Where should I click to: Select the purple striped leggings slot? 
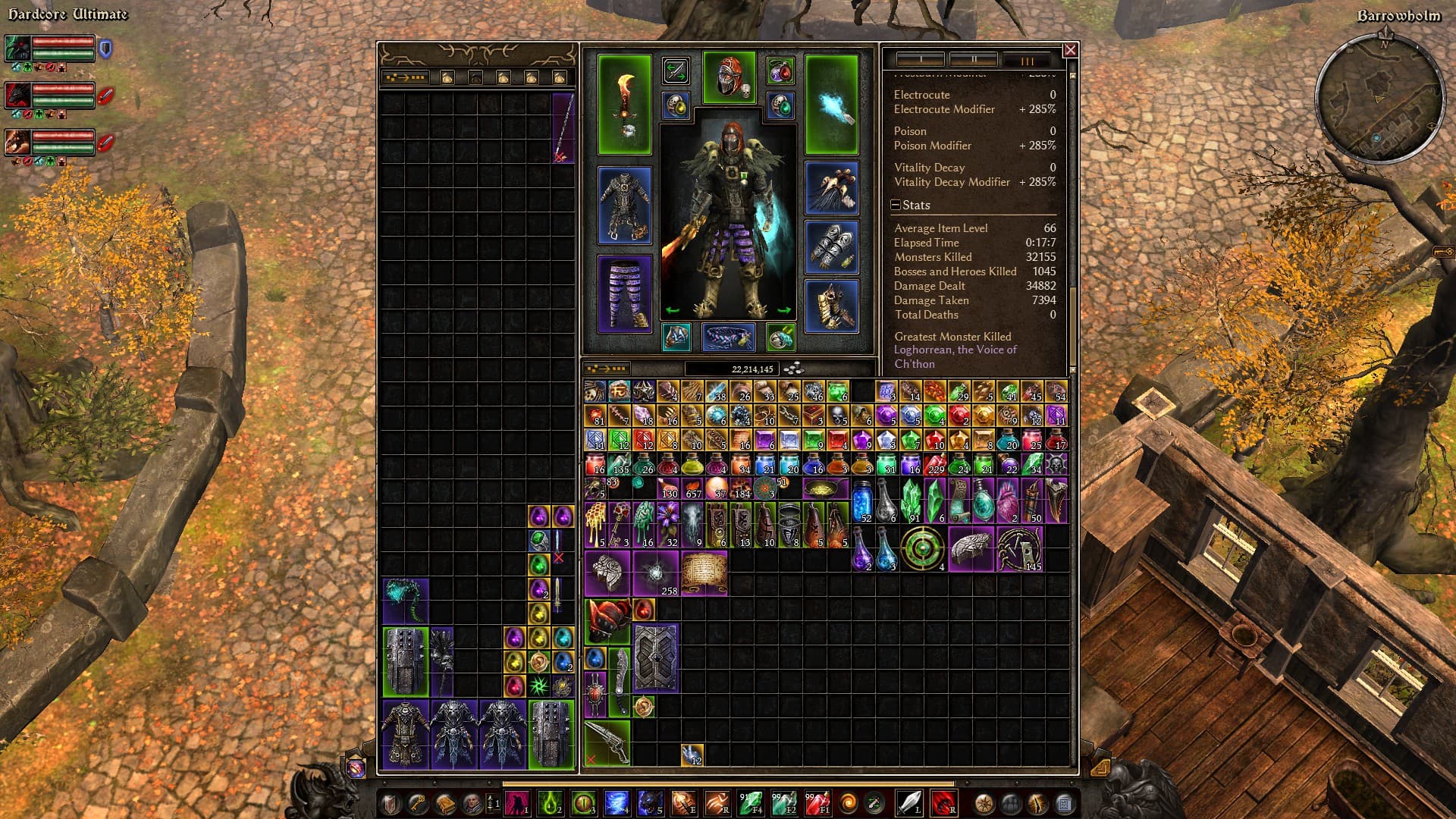tap(624, 293)
